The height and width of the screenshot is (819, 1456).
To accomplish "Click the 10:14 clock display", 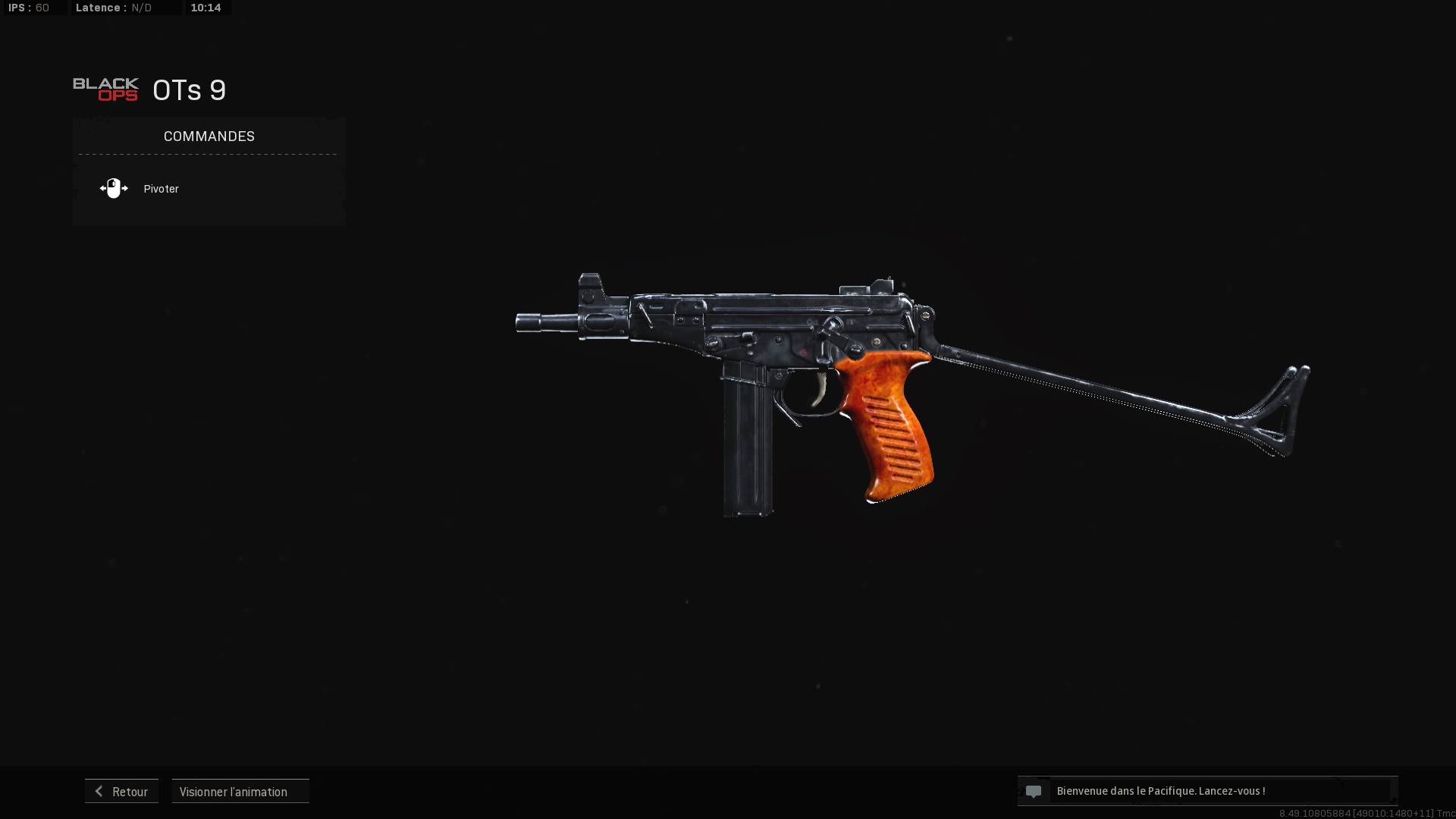I will click(206, 8).
